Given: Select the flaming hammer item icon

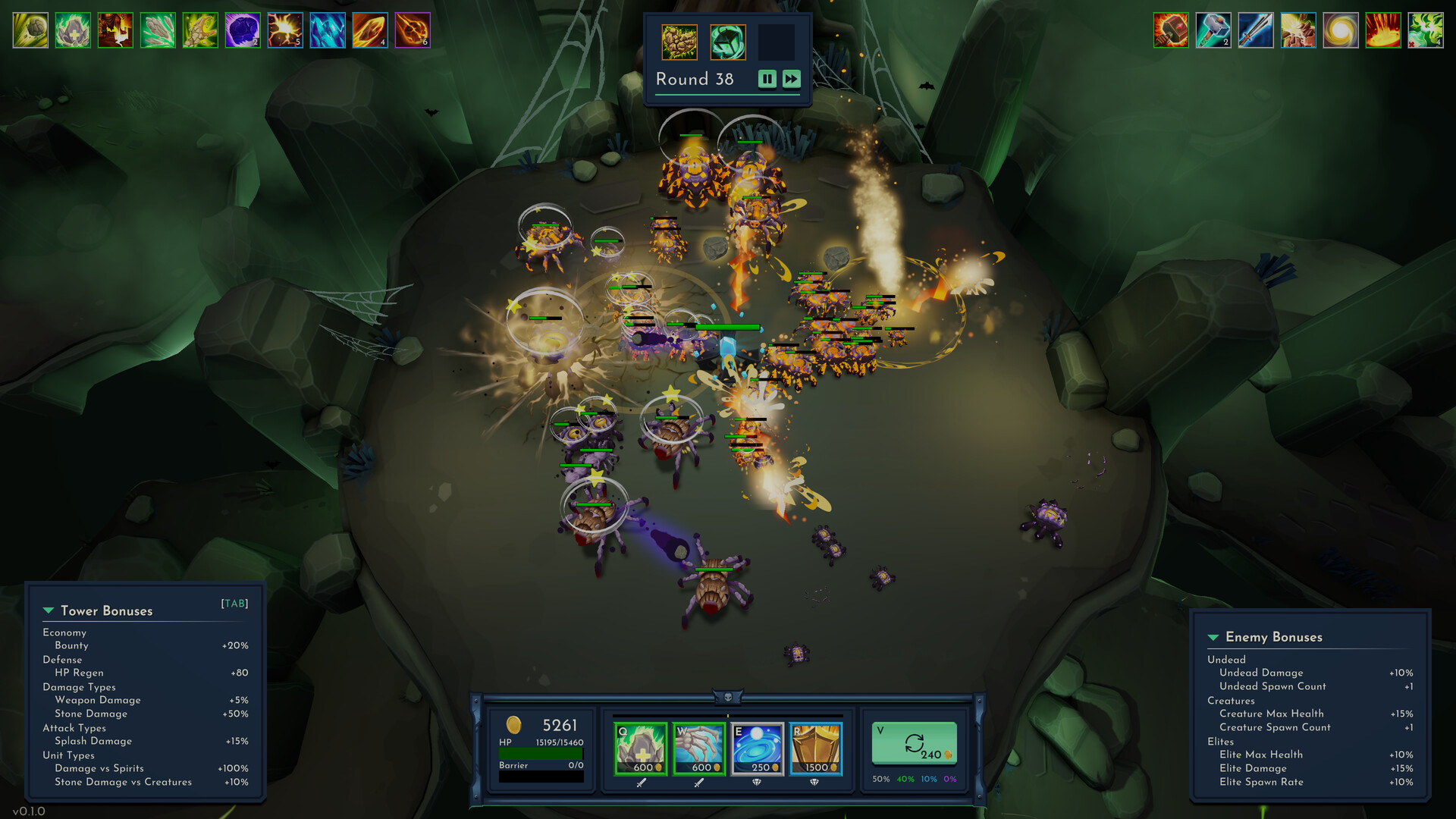Looking at the screenshot, I should coord(1171,31).
